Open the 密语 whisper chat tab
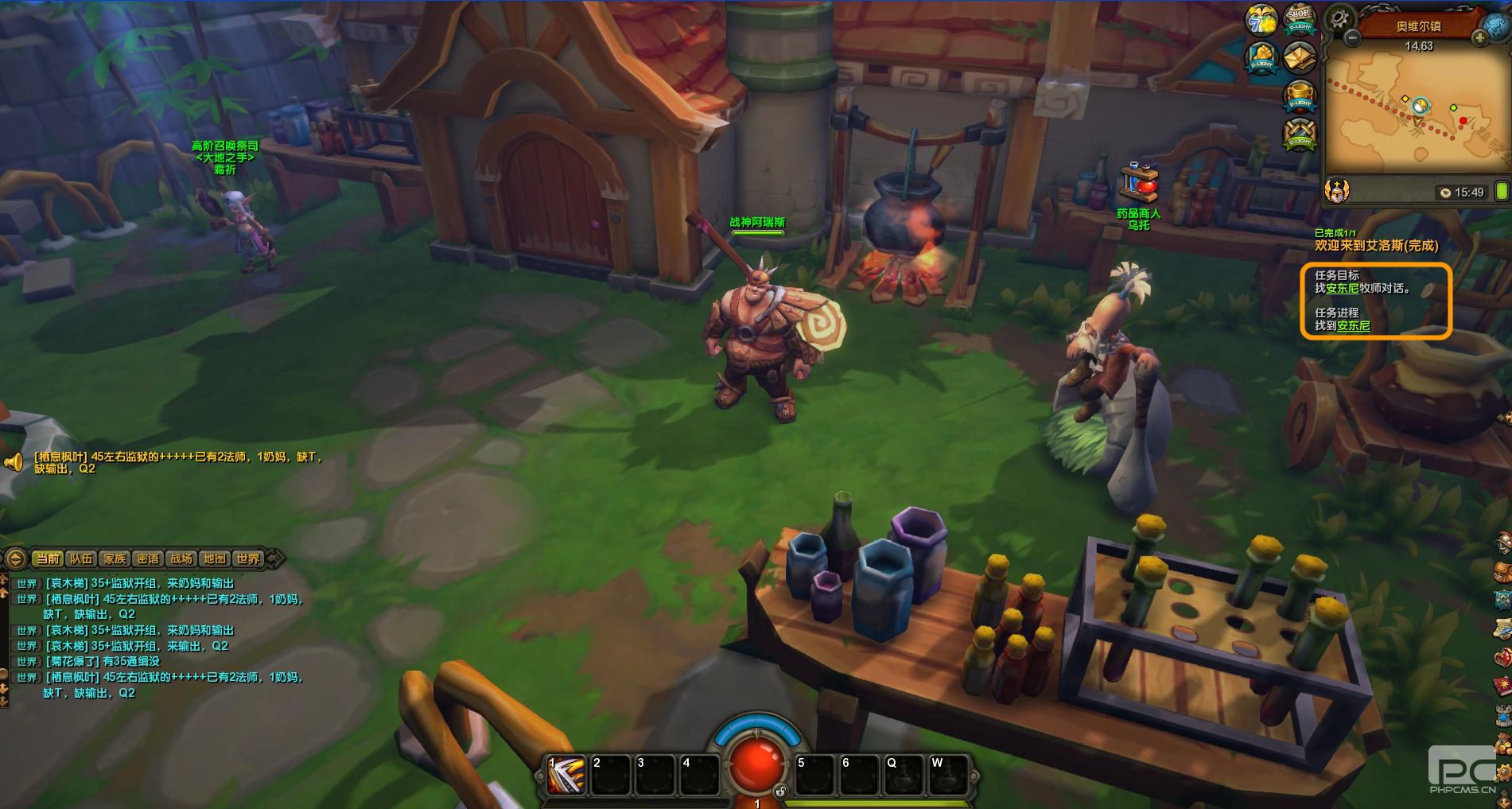Image resolution: width=1512 pixels, height=809 pixels. click(x=148, y=558)
